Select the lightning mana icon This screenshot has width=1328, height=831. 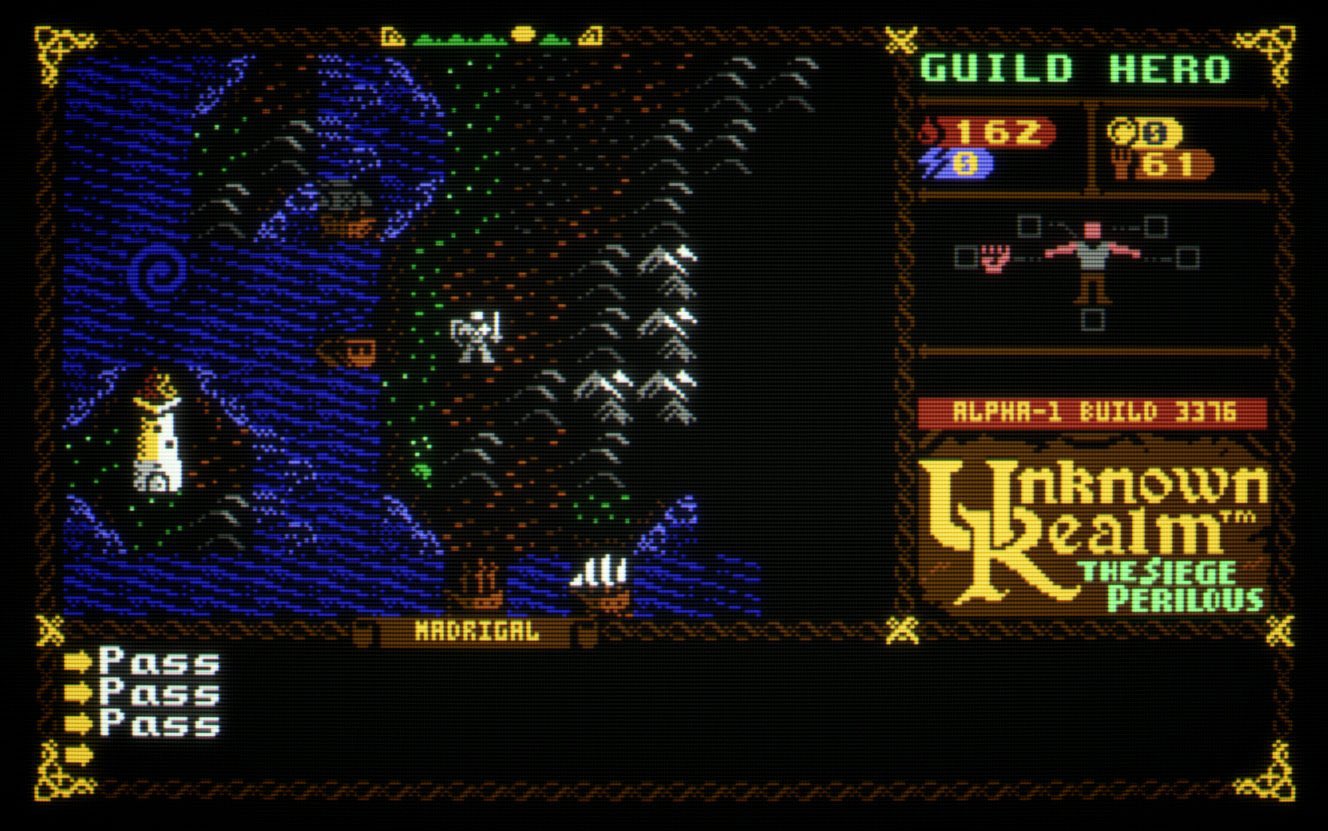tap(930, 160)
